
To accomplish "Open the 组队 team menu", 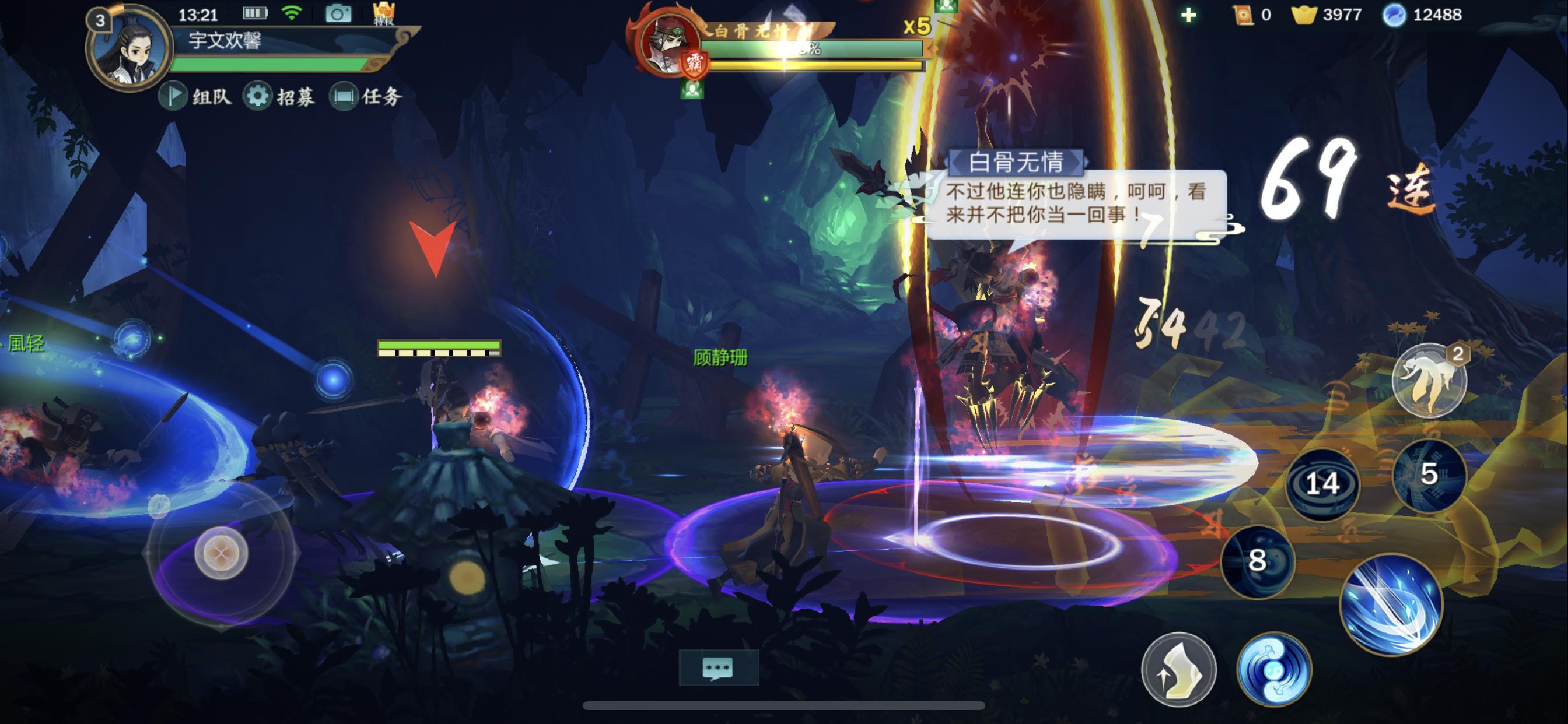I will (x=196, y=96).
